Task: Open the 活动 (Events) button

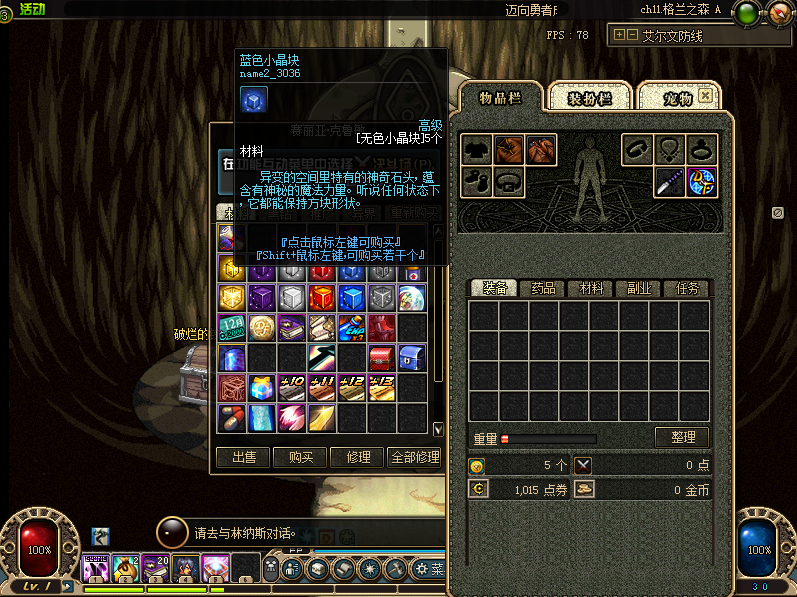Action: pyautogui.click(x=31, y=9)
